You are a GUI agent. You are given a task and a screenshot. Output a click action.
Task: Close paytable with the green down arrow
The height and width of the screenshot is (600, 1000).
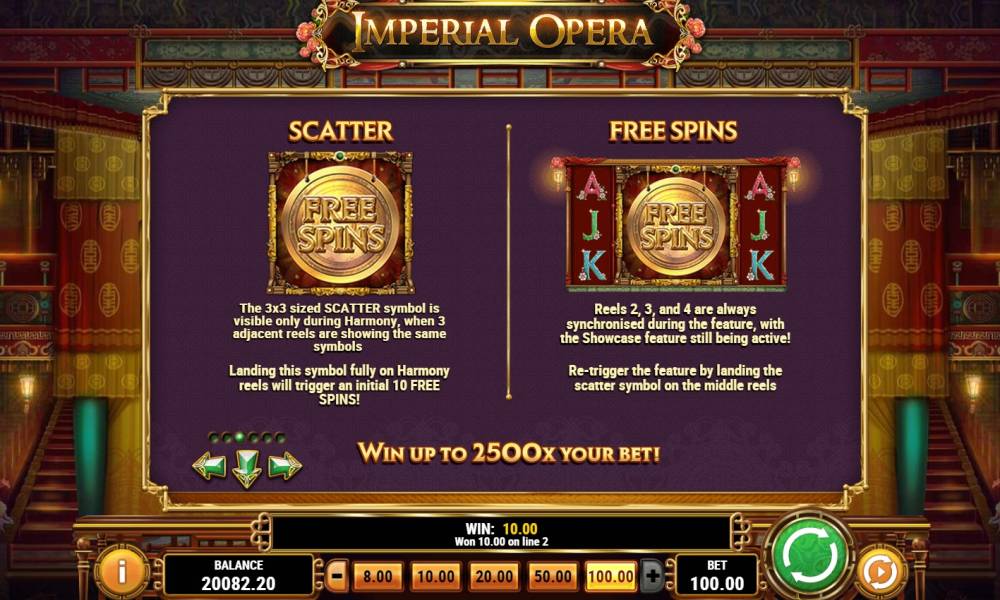click(x=246, y=467)
